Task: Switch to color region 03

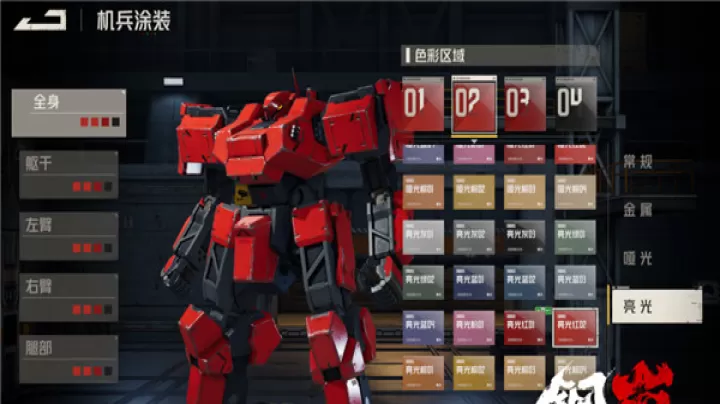Action: [x=525, y=104]
